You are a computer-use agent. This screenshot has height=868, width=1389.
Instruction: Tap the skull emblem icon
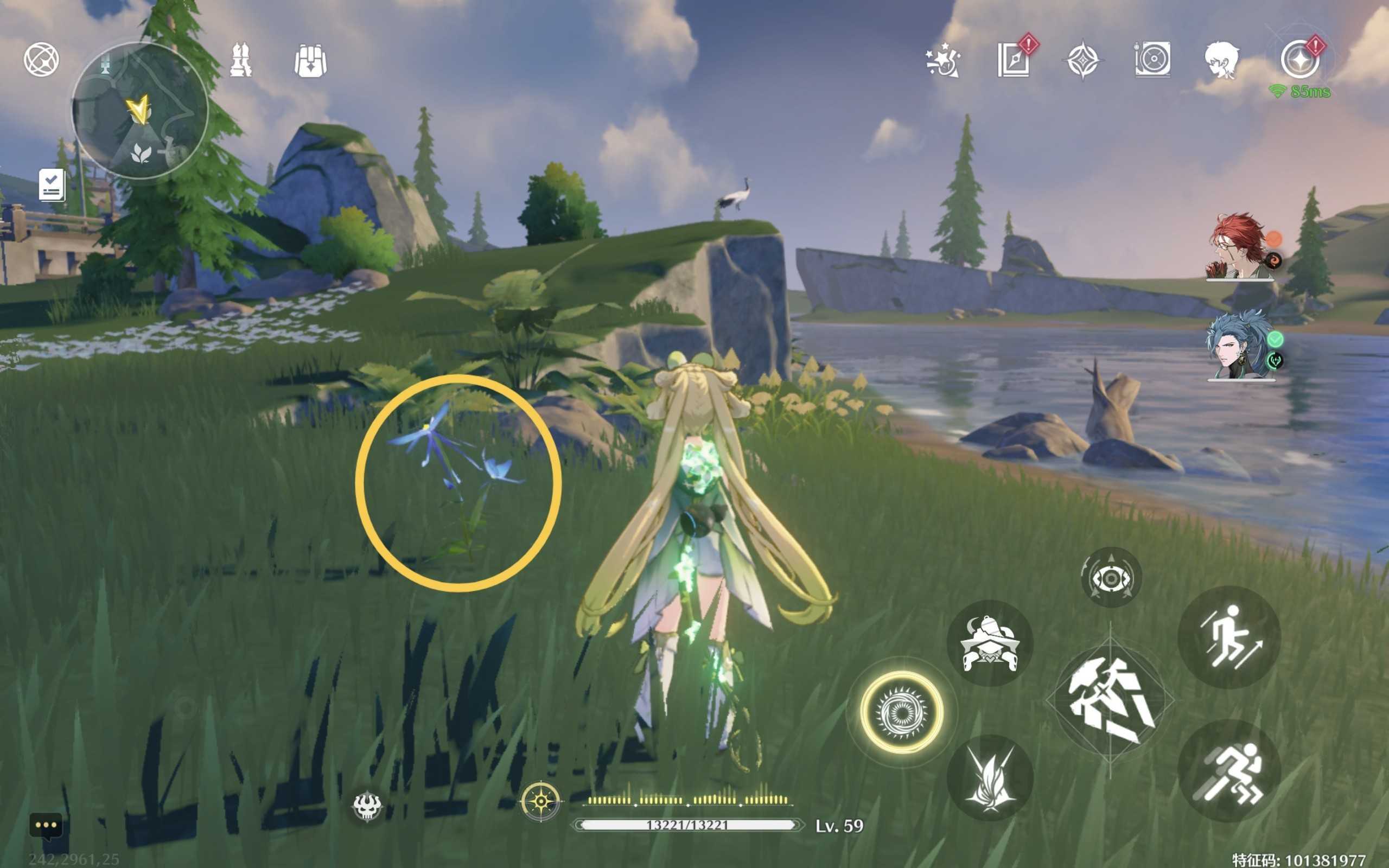(x=367, y=806)
